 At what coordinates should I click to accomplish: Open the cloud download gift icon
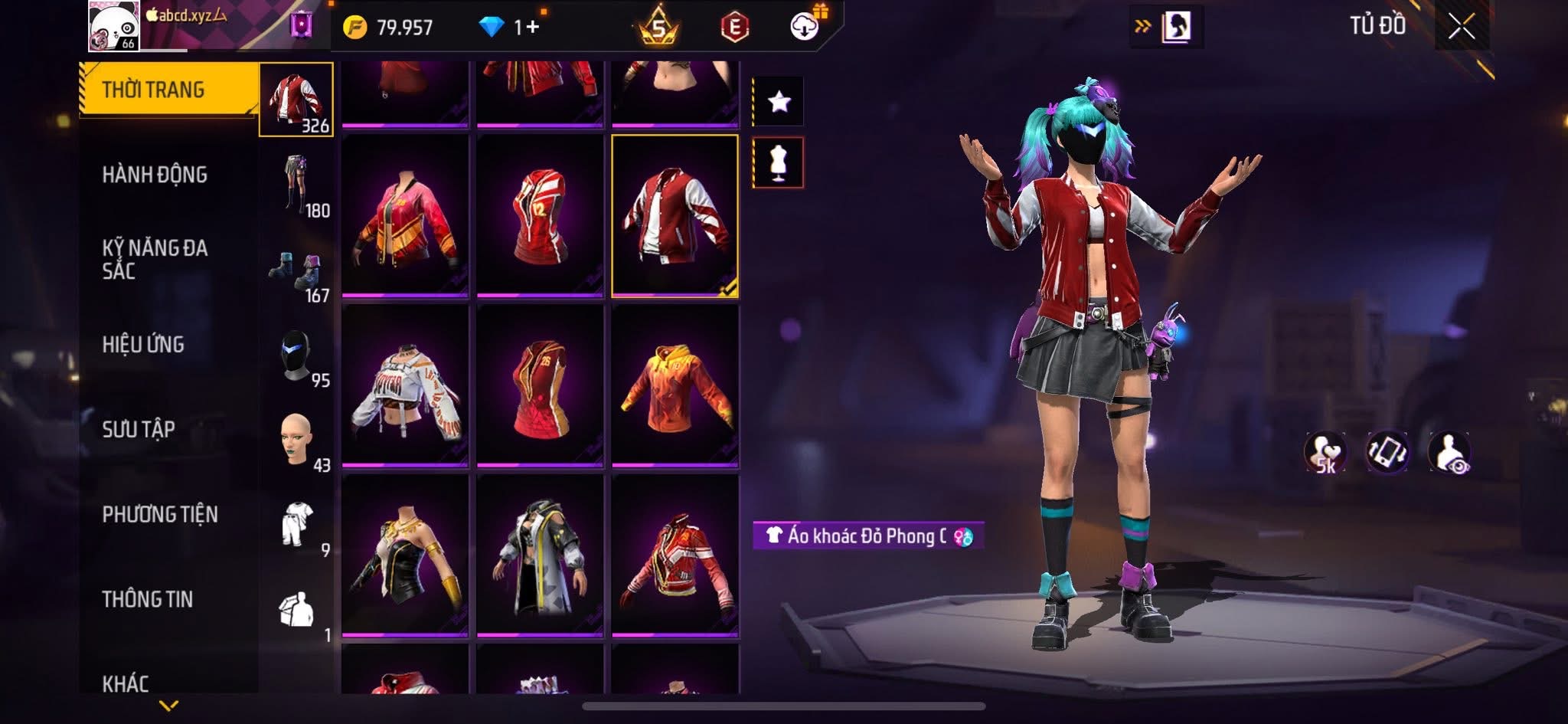(805, 26)
